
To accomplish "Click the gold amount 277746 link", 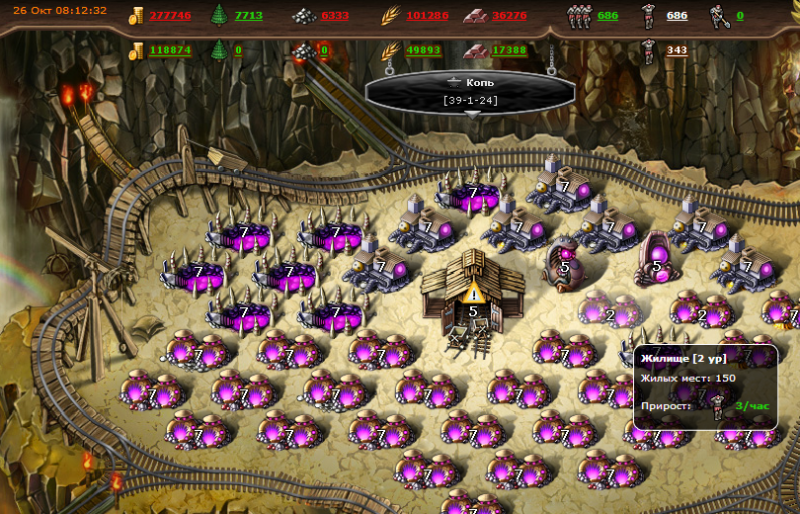I will pos(170,16).
